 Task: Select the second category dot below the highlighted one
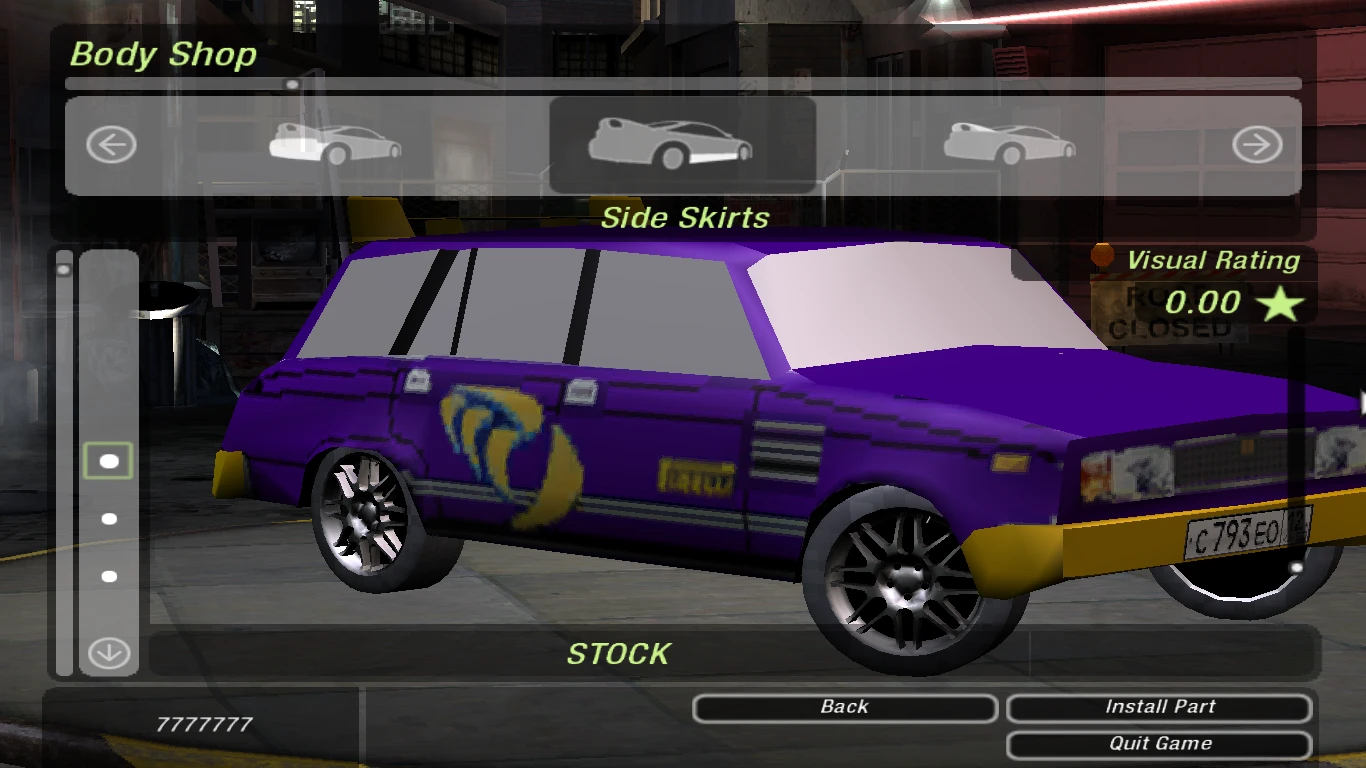coord(108,517)
